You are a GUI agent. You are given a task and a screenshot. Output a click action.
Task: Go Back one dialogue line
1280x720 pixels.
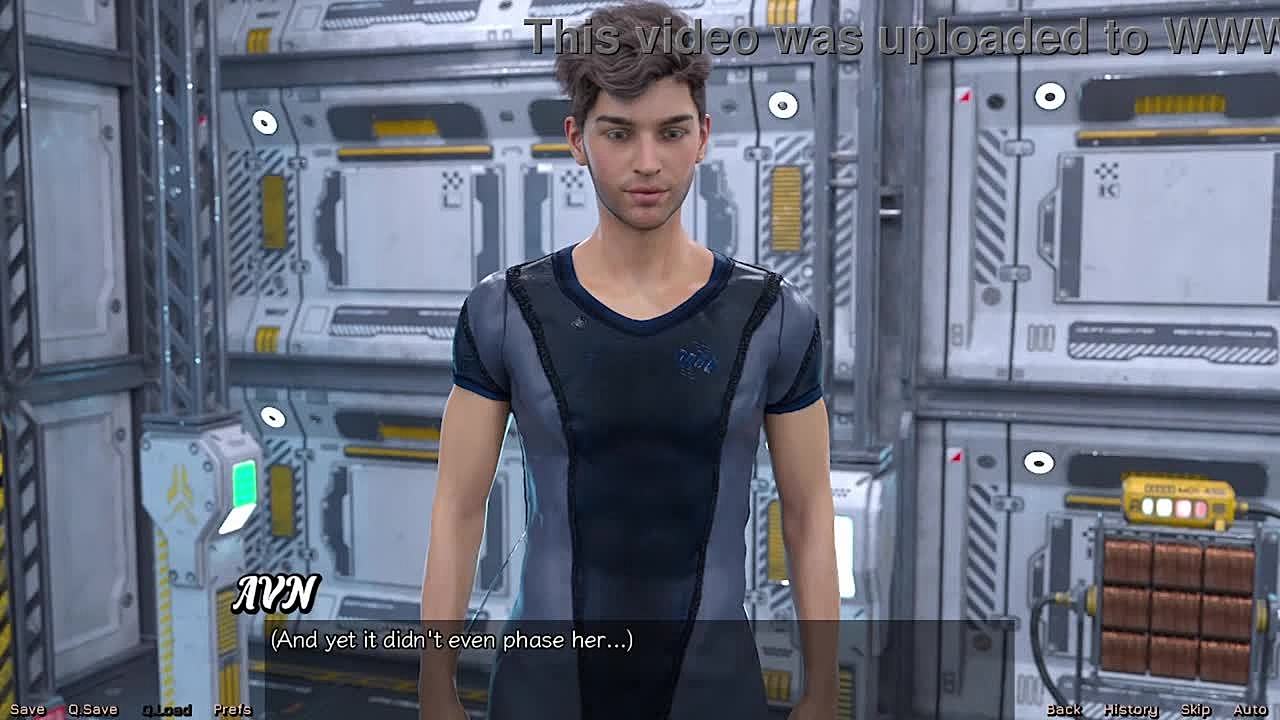[1064, 709]
